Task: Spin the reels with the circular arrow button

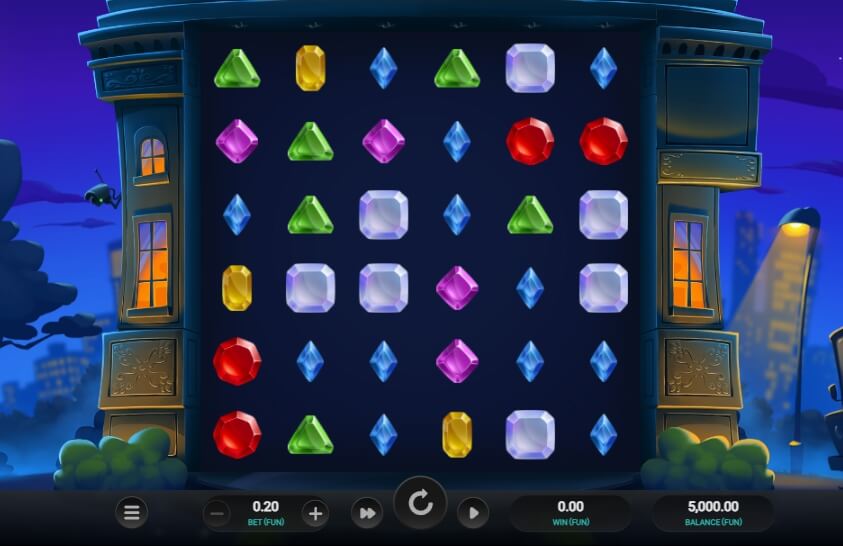Action: pos(421,503)
